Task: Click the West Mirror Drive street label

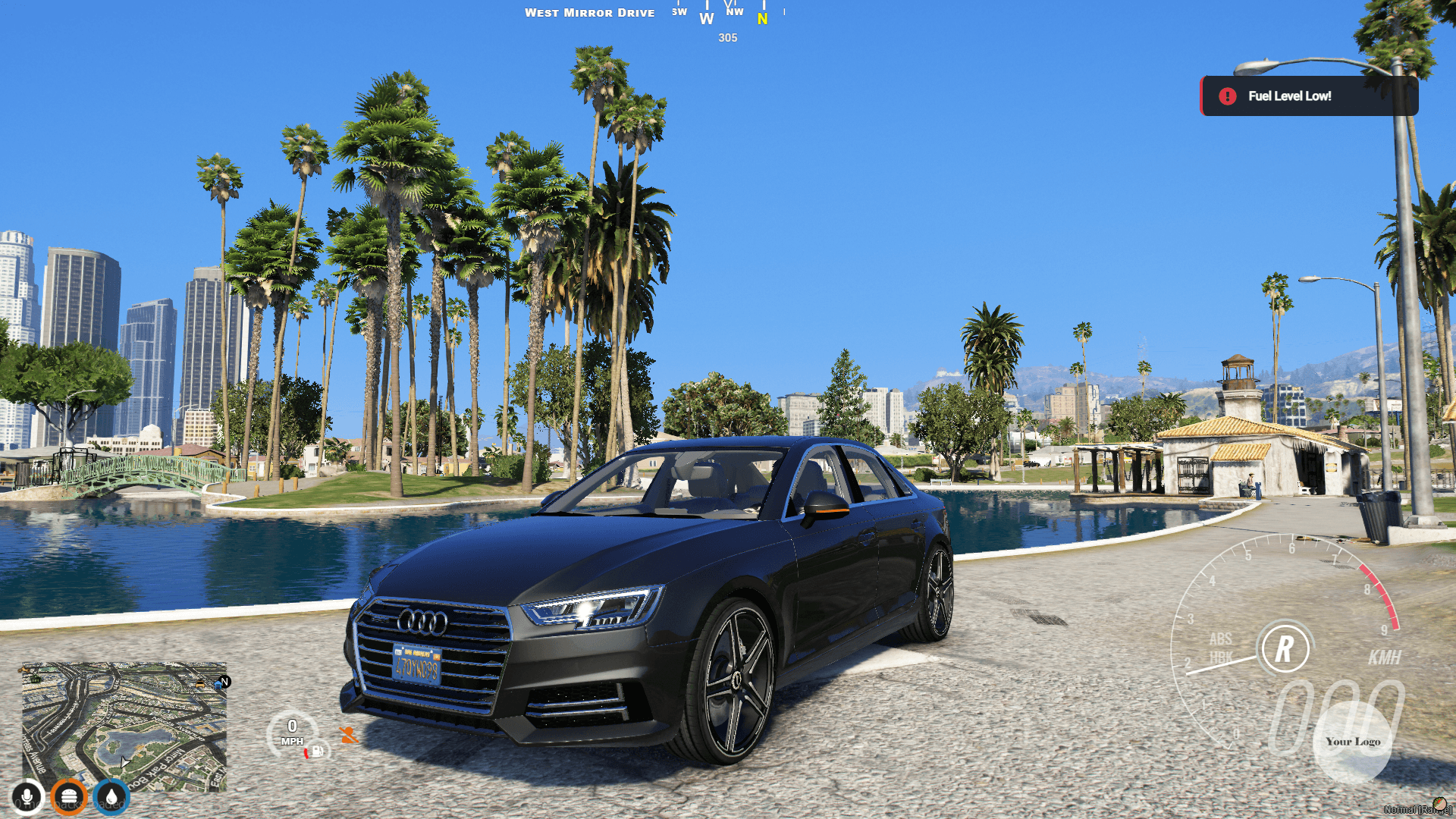Action: [x=591, y=12]
